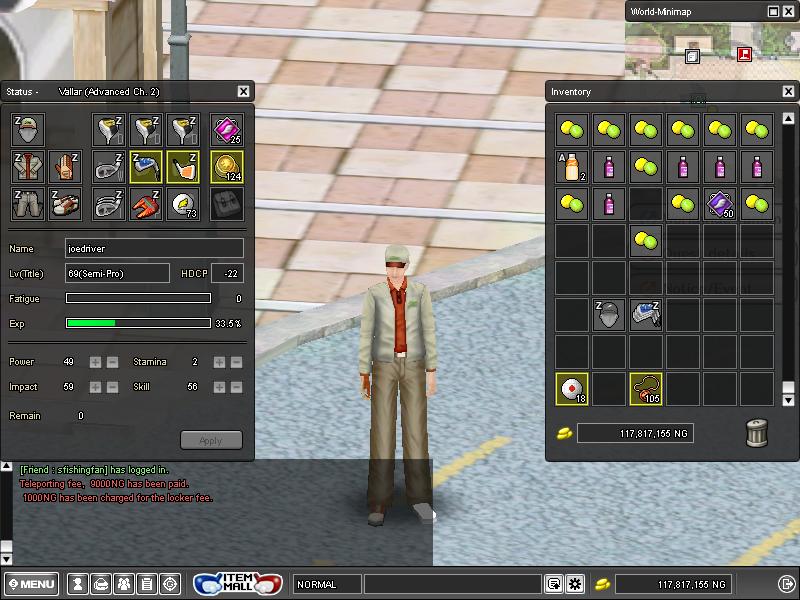Maximize the World-Minimap panel
The width and height of the screenshot is (800, 600).
(773, 11)
